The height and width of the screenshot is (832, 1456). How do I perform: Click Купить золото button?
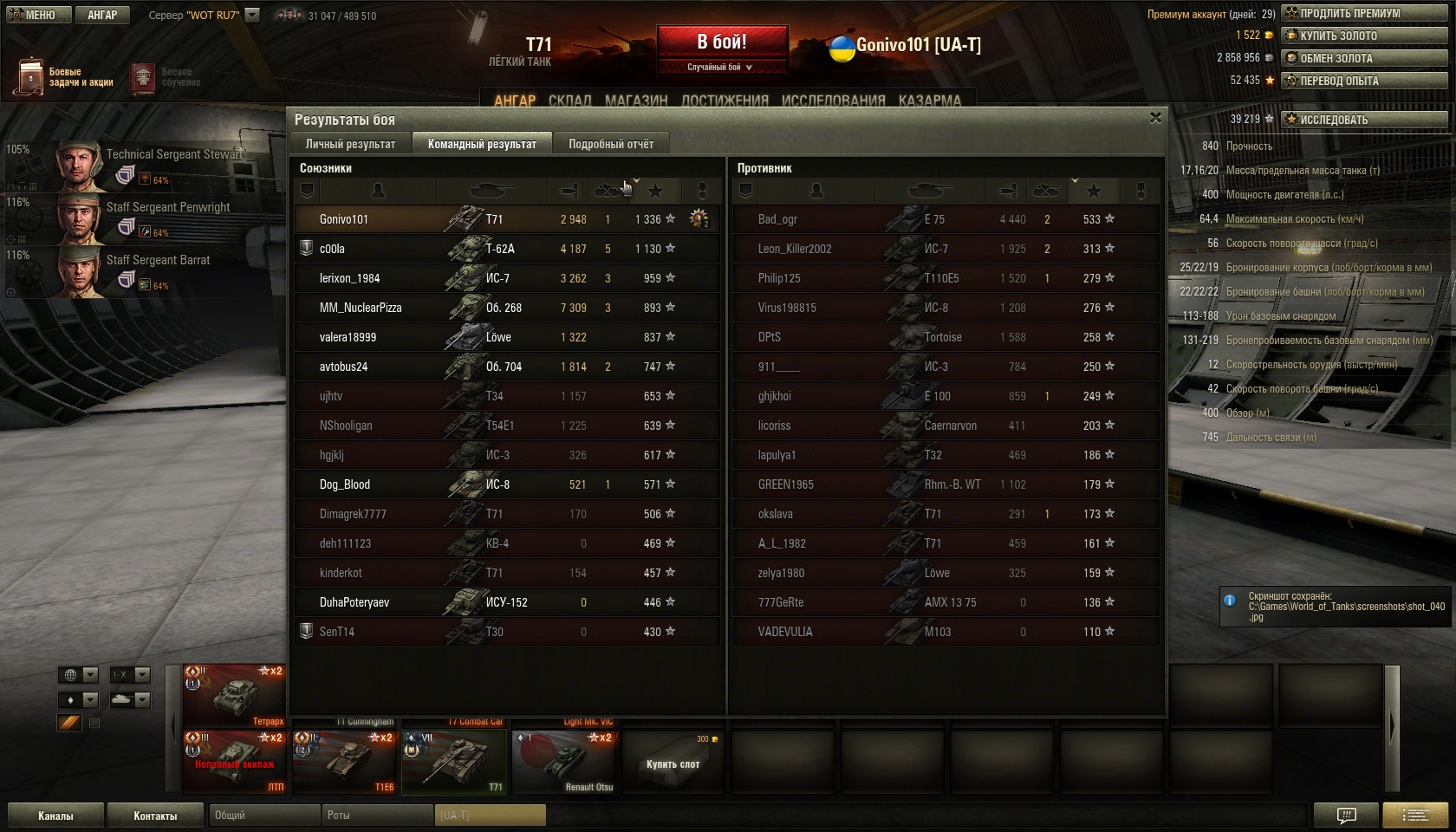click(1364, 36)
